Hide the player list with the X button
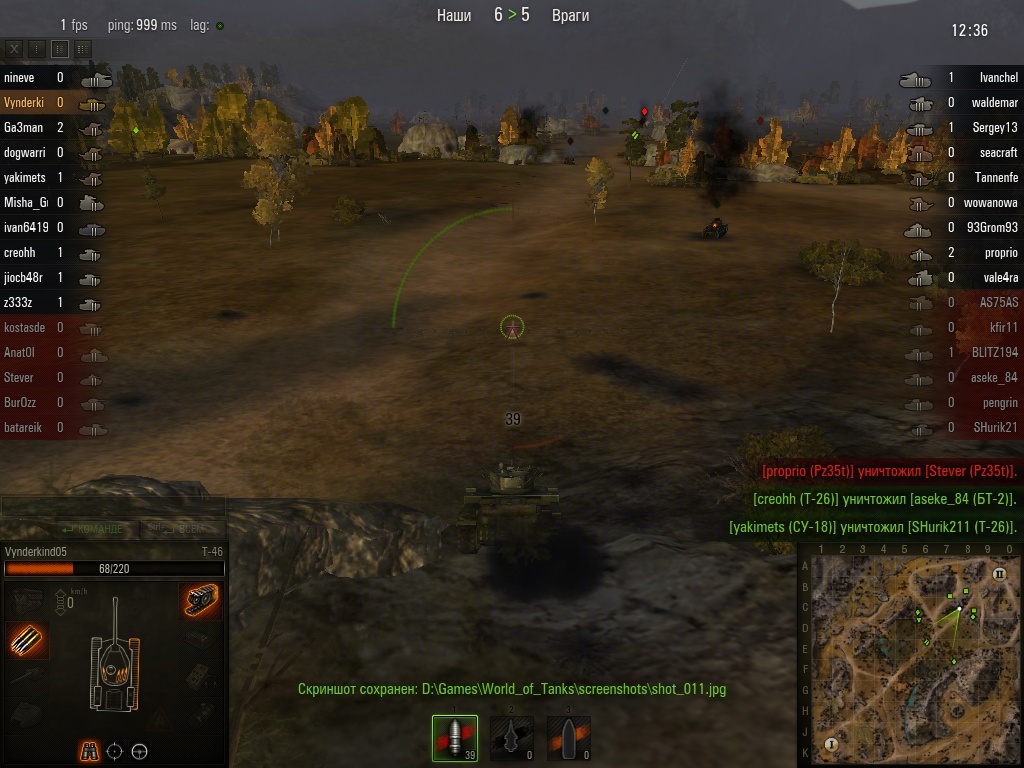The height and width of the screenshot is (768, 1024). point(14,48)
